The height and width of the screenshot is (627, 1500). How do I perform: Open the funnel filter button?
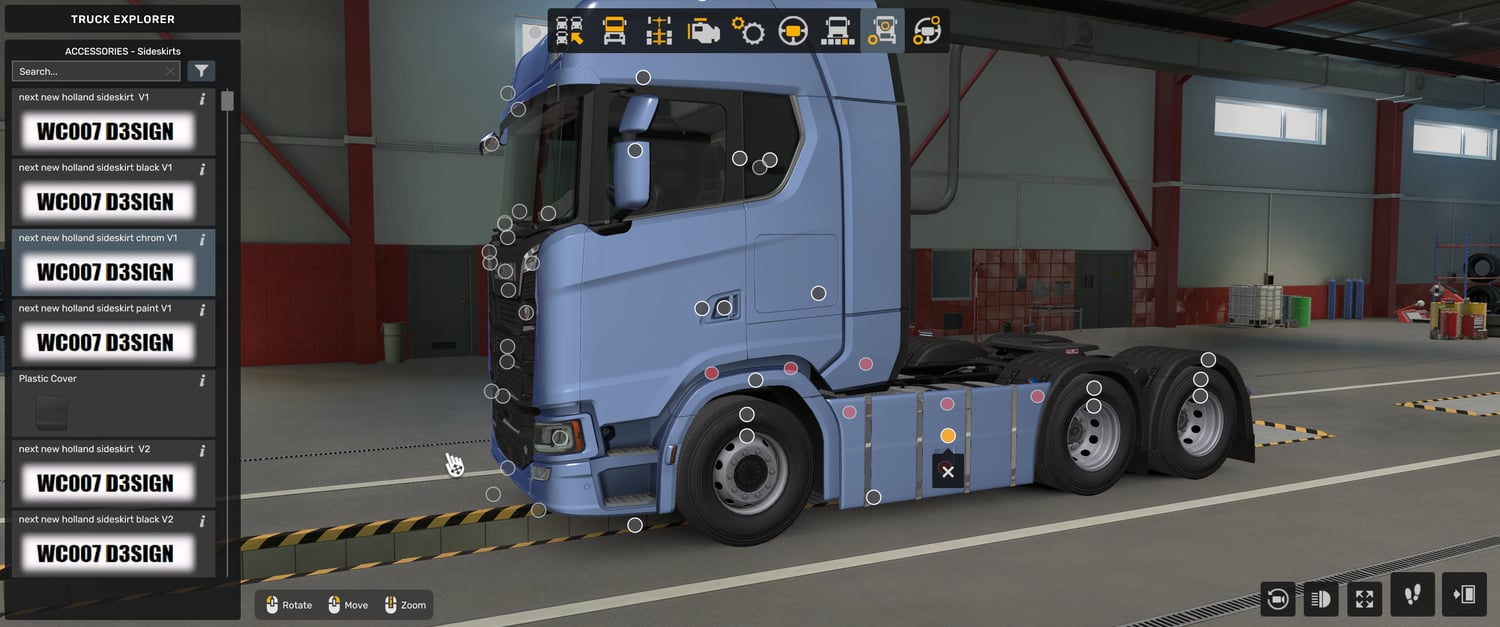(x=201, y=71)
